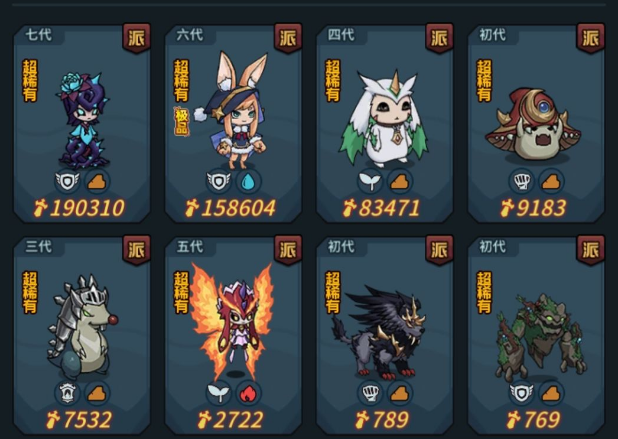
Task: Click the fire element icon on fairy card
Action: click(247, 392)
